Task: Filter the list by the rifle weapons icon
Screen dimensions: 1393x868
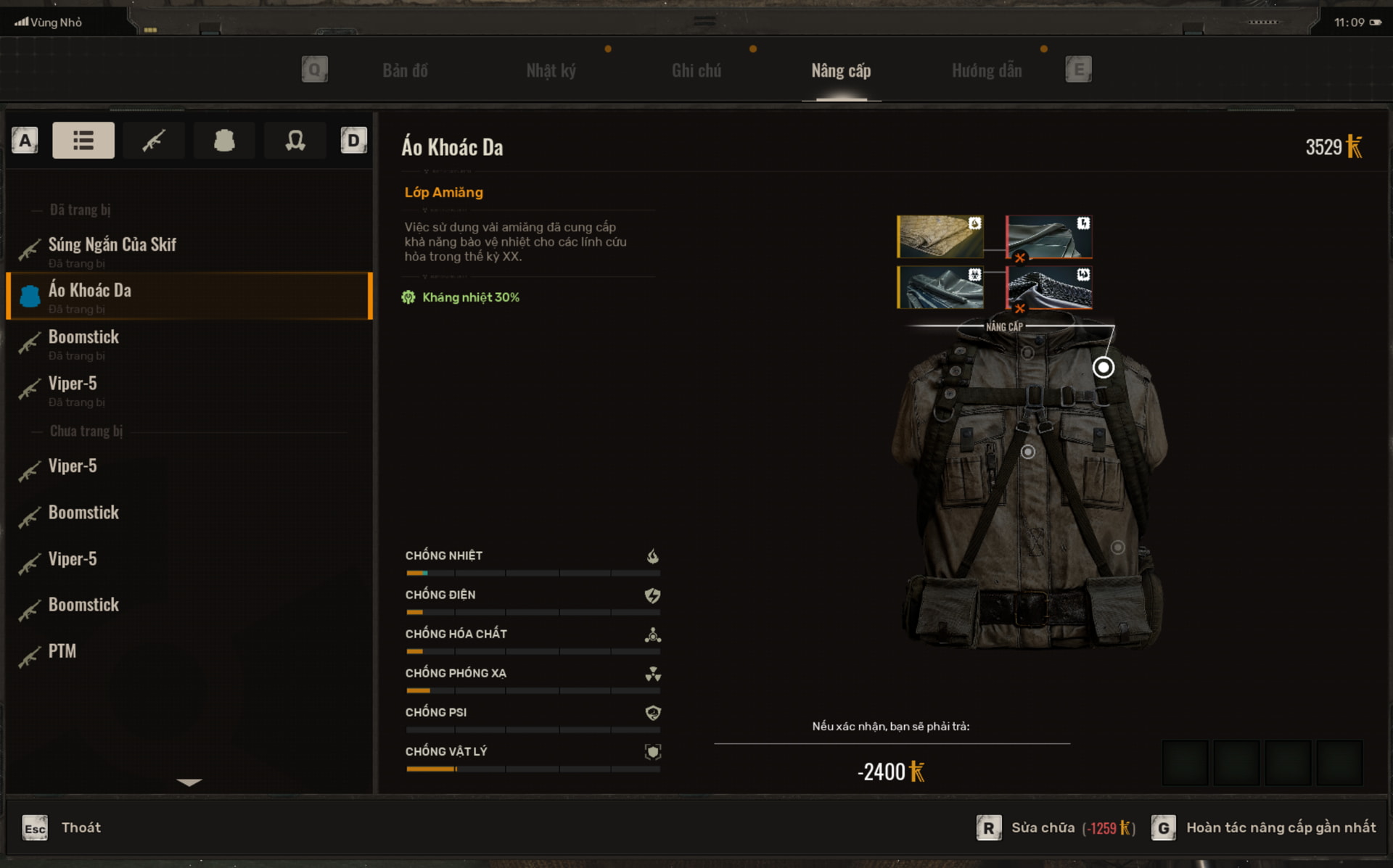Action: tap(154, 140)
